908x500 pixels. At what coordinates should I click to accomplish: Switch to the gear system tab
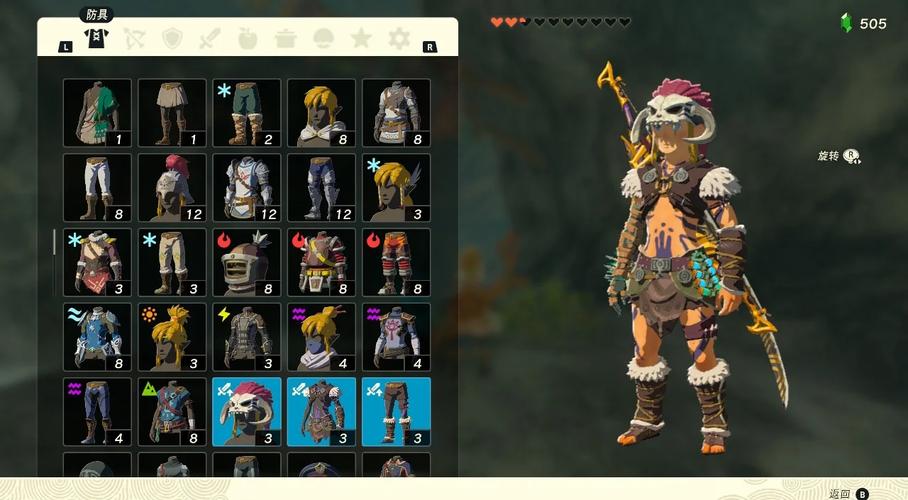pos(399,39)
